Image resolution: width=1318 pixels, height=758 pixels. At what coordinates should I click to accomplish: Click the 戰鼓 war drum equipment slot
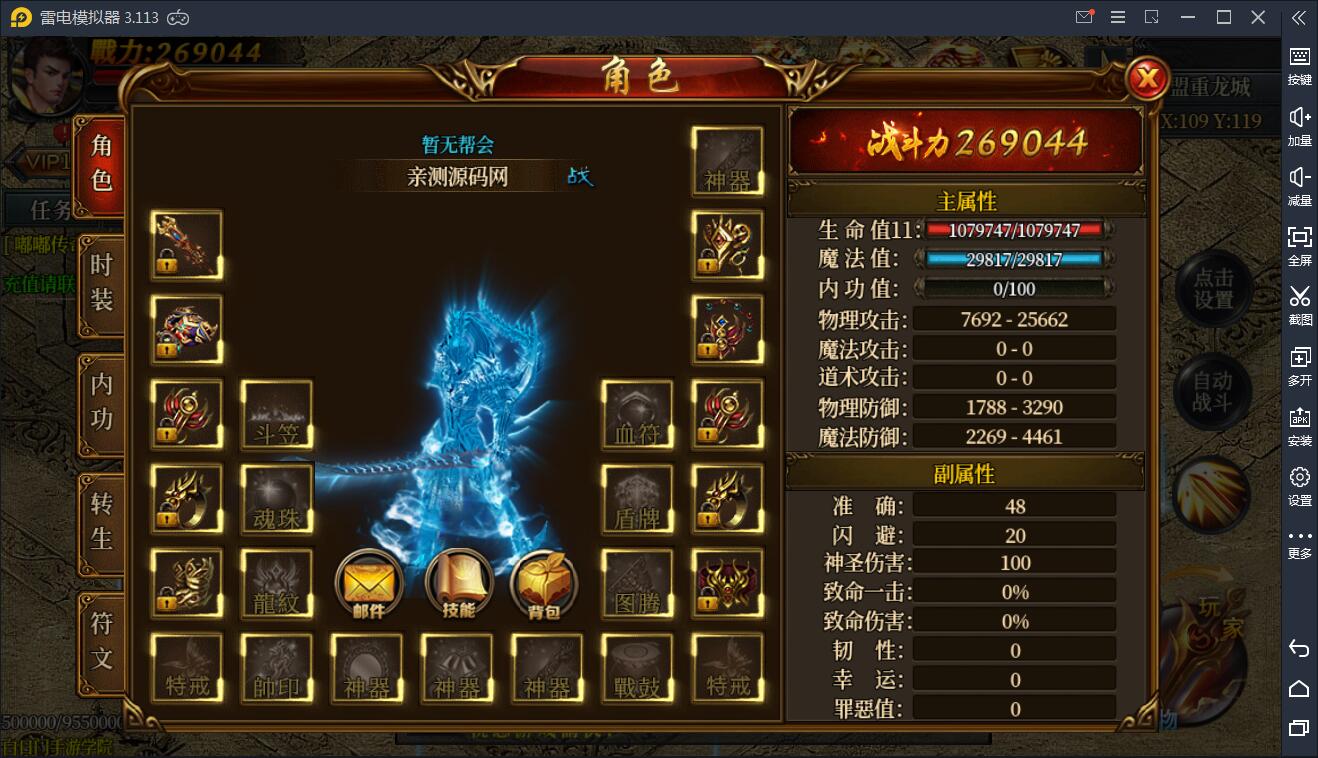[637, 668]
